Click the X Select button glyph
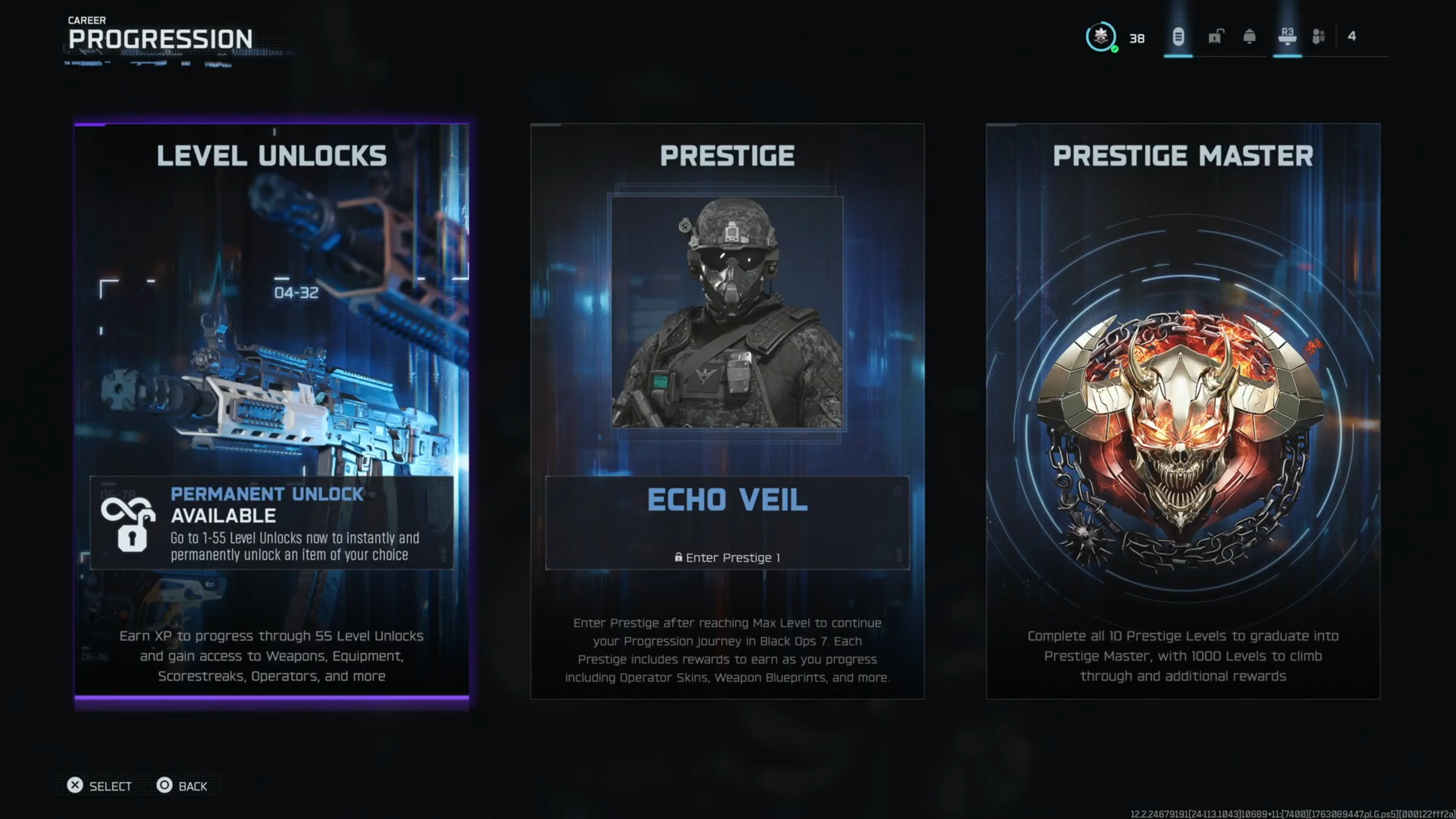 [75, 785]
